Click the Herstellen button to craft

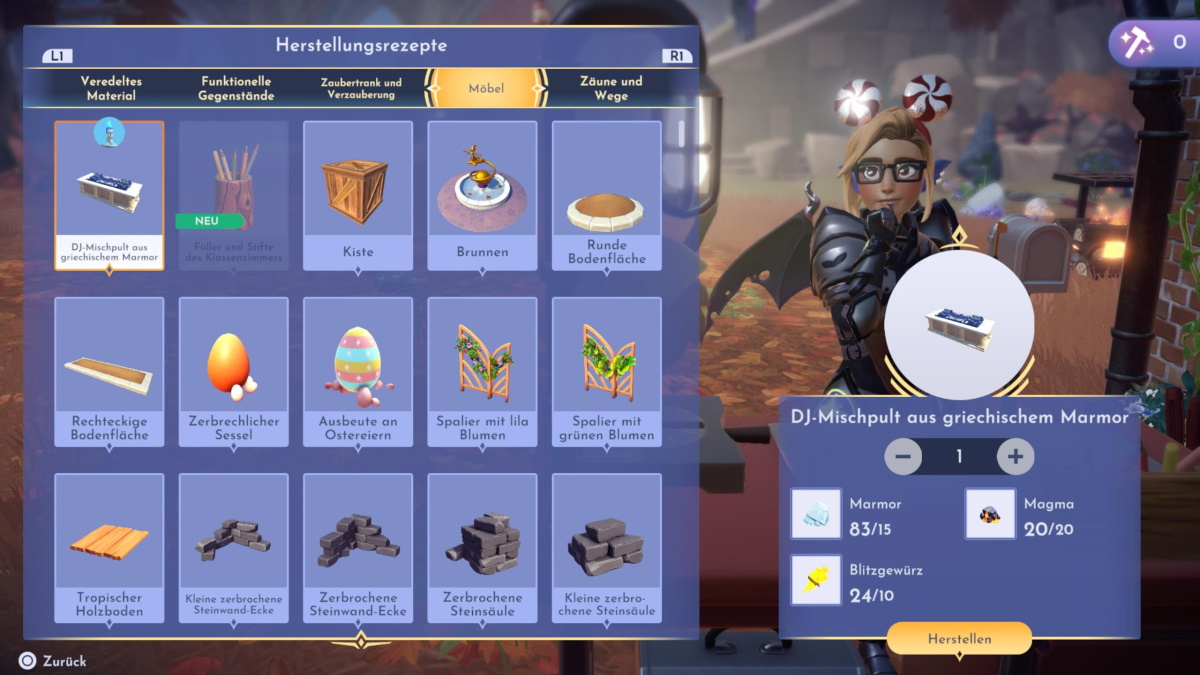point(959,638)
